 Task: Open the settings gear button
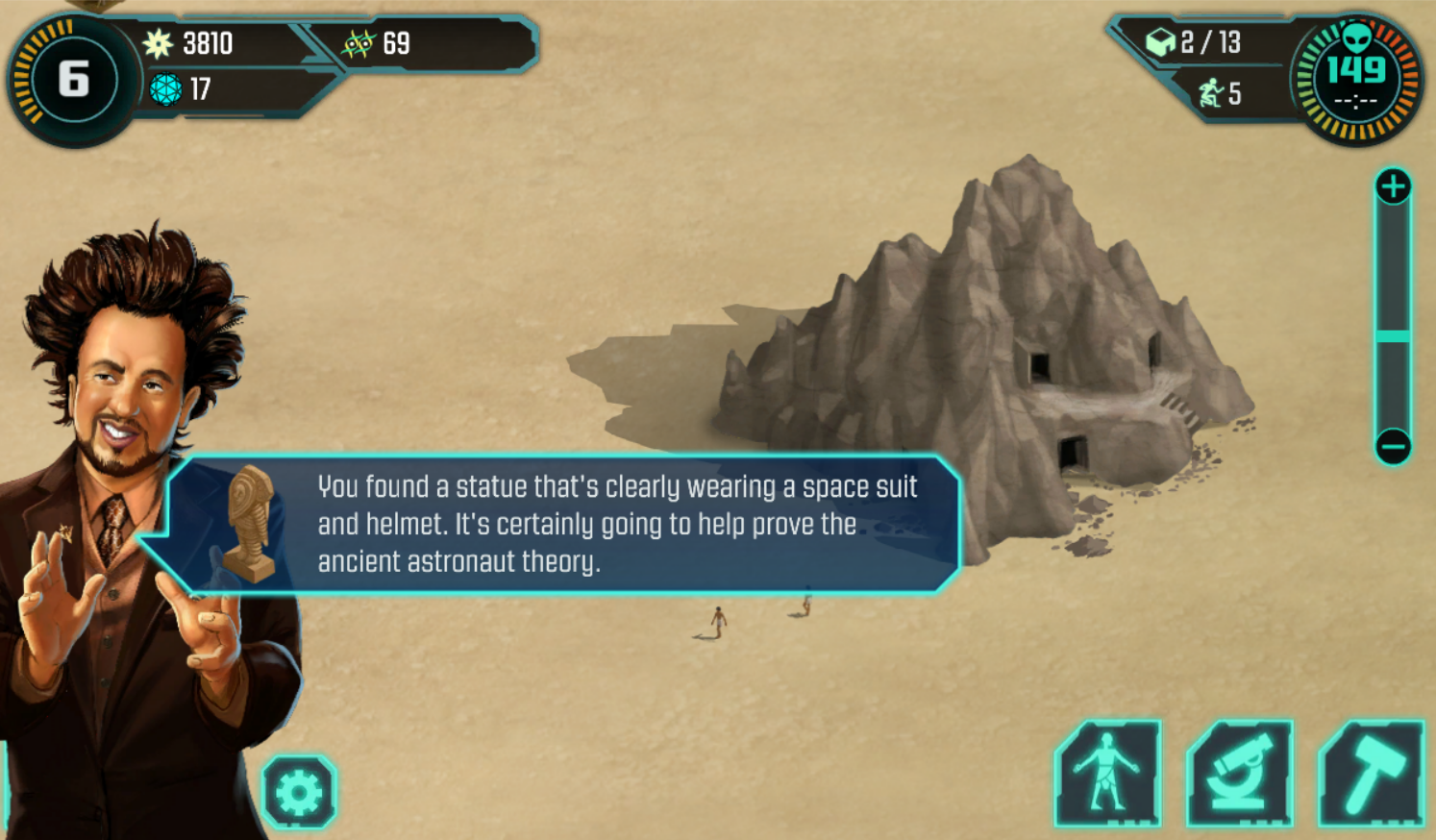[299, 793]
